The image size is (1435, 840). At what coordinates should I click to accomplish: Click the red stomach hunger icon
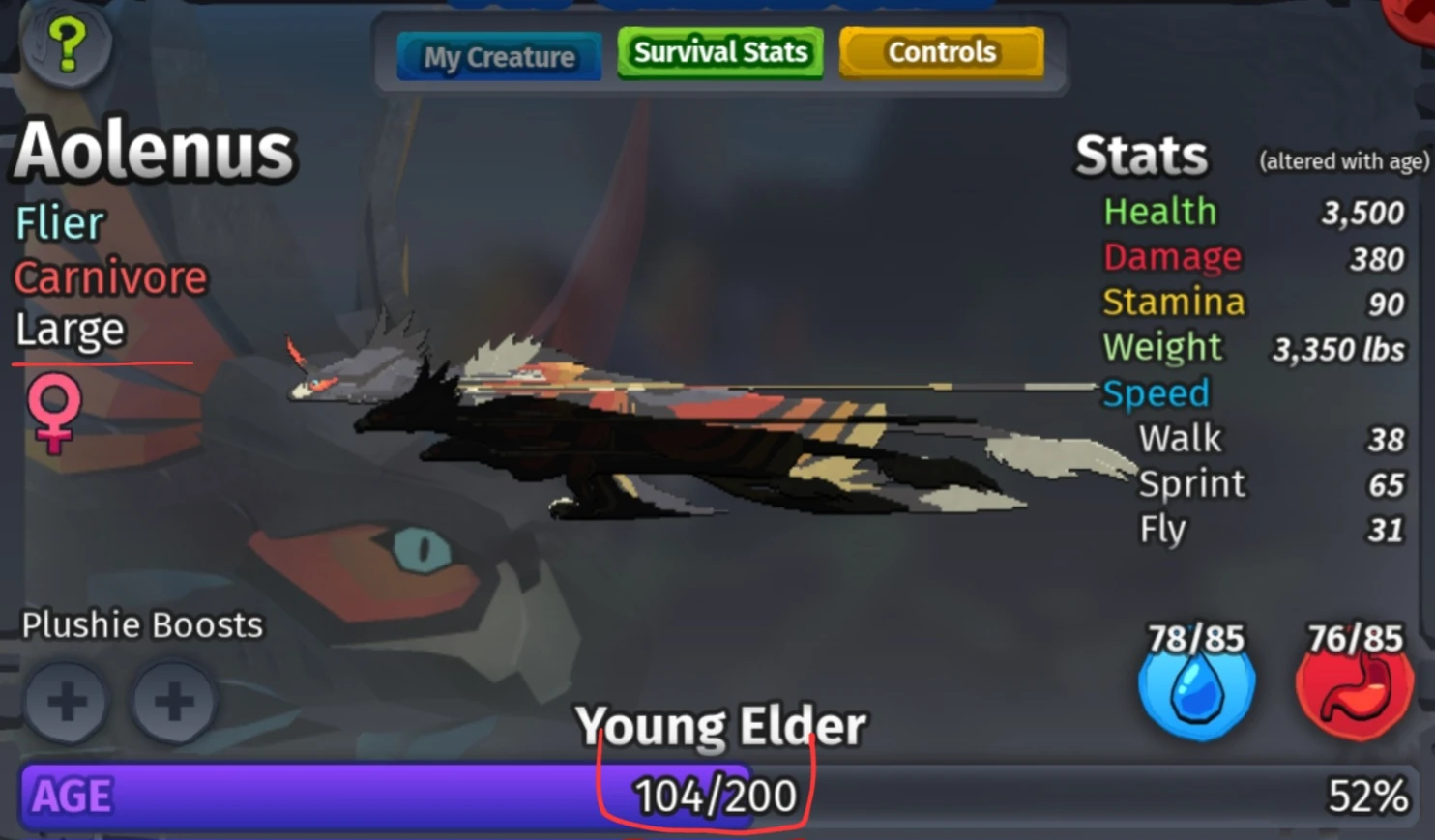point(1354,688)
